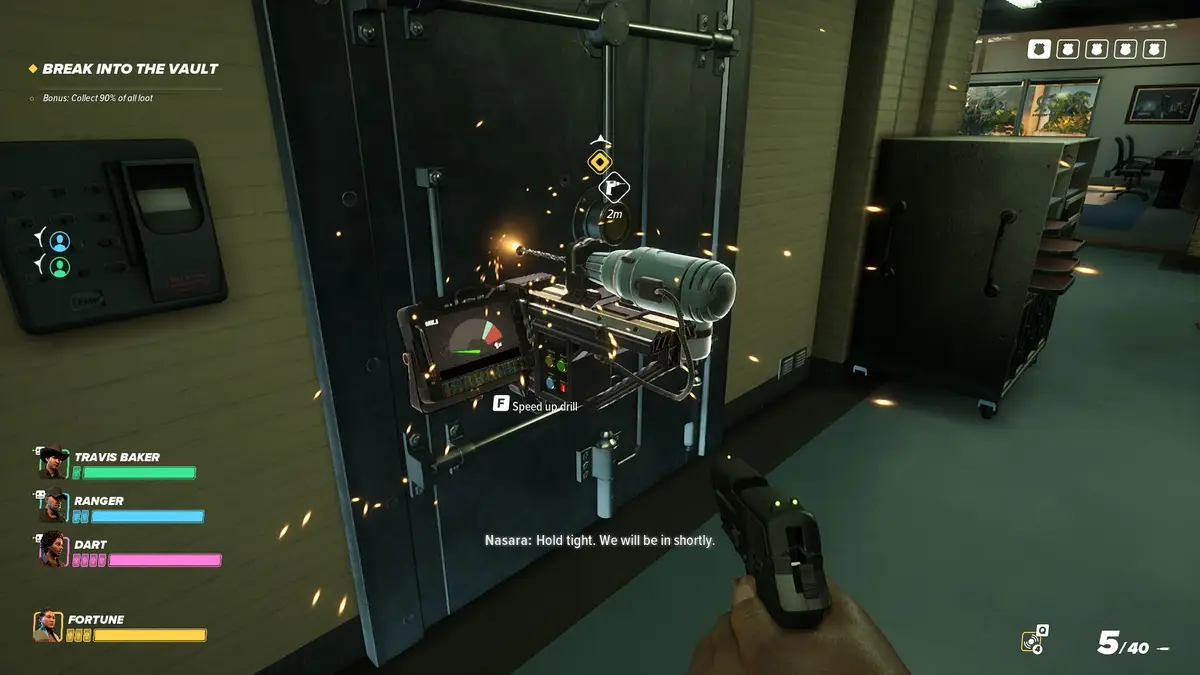Click the yellow diamond objective marker

tap(599, 161)
